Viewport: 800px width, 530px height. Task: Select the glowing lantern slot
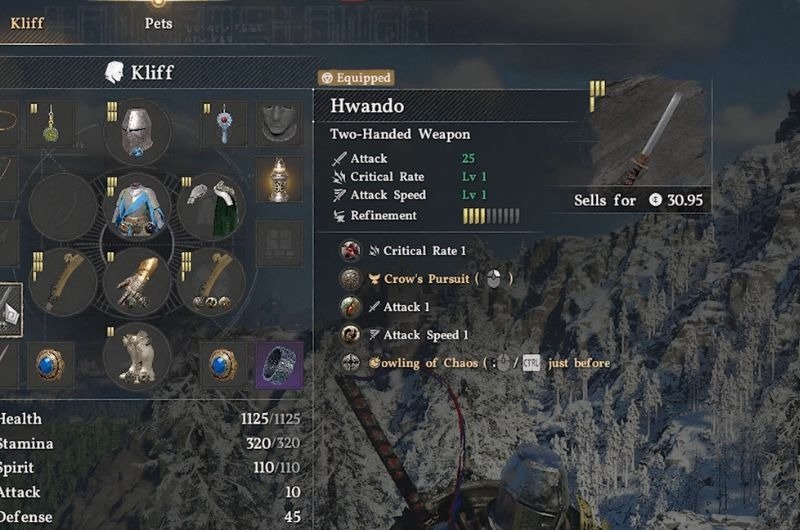[x=279, y=180]
